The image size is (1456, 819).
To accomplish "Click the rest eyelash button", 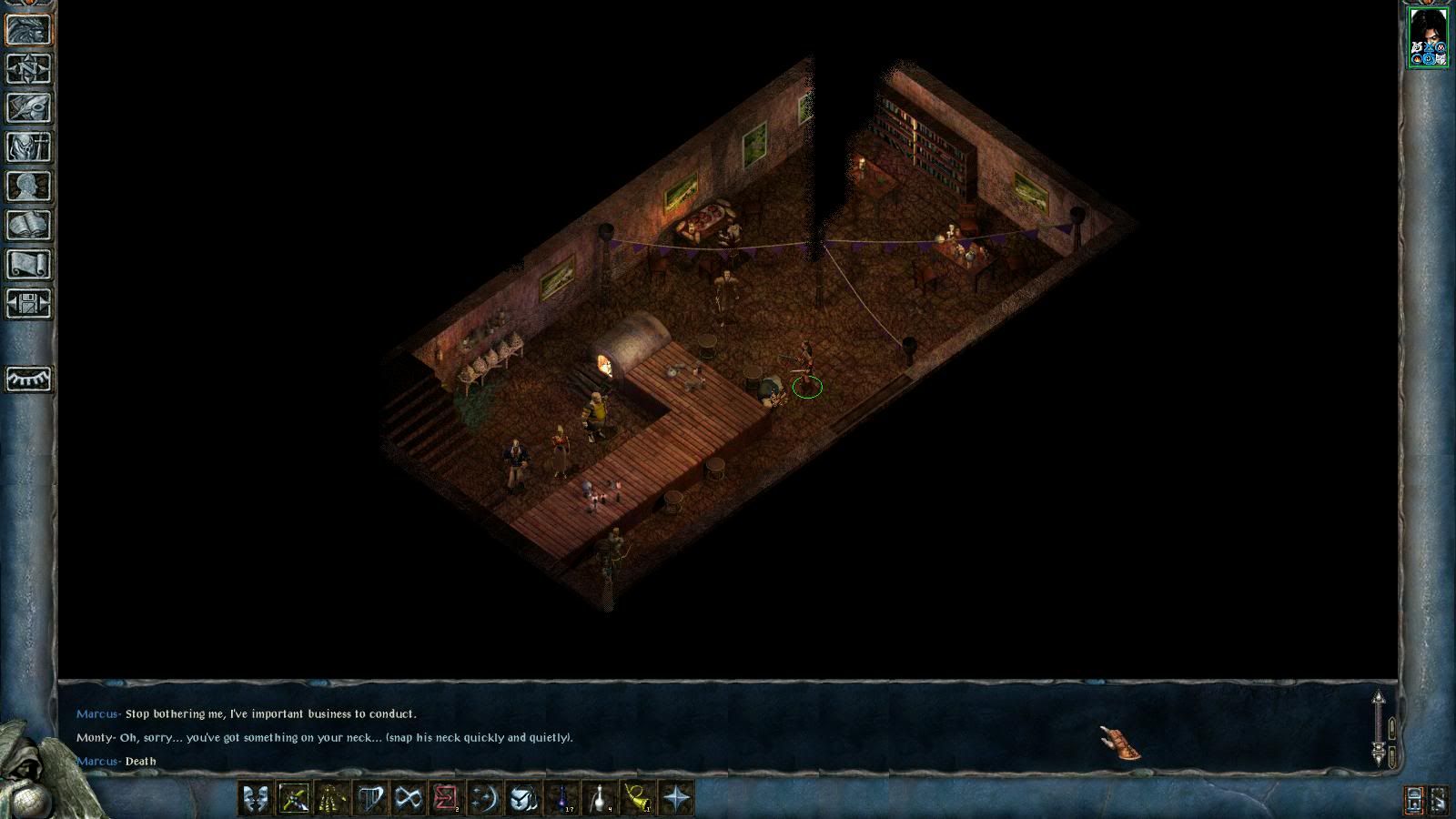I will [x=28, y=379].
